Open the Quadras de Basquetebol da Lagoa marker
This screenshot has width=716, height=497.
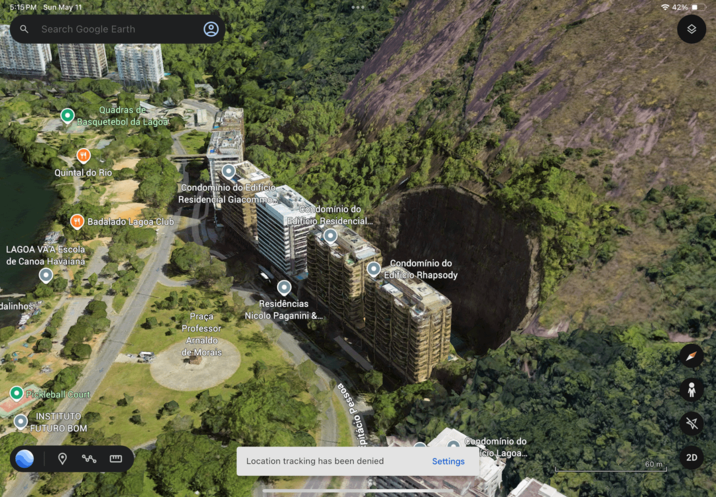coord(68,116)
